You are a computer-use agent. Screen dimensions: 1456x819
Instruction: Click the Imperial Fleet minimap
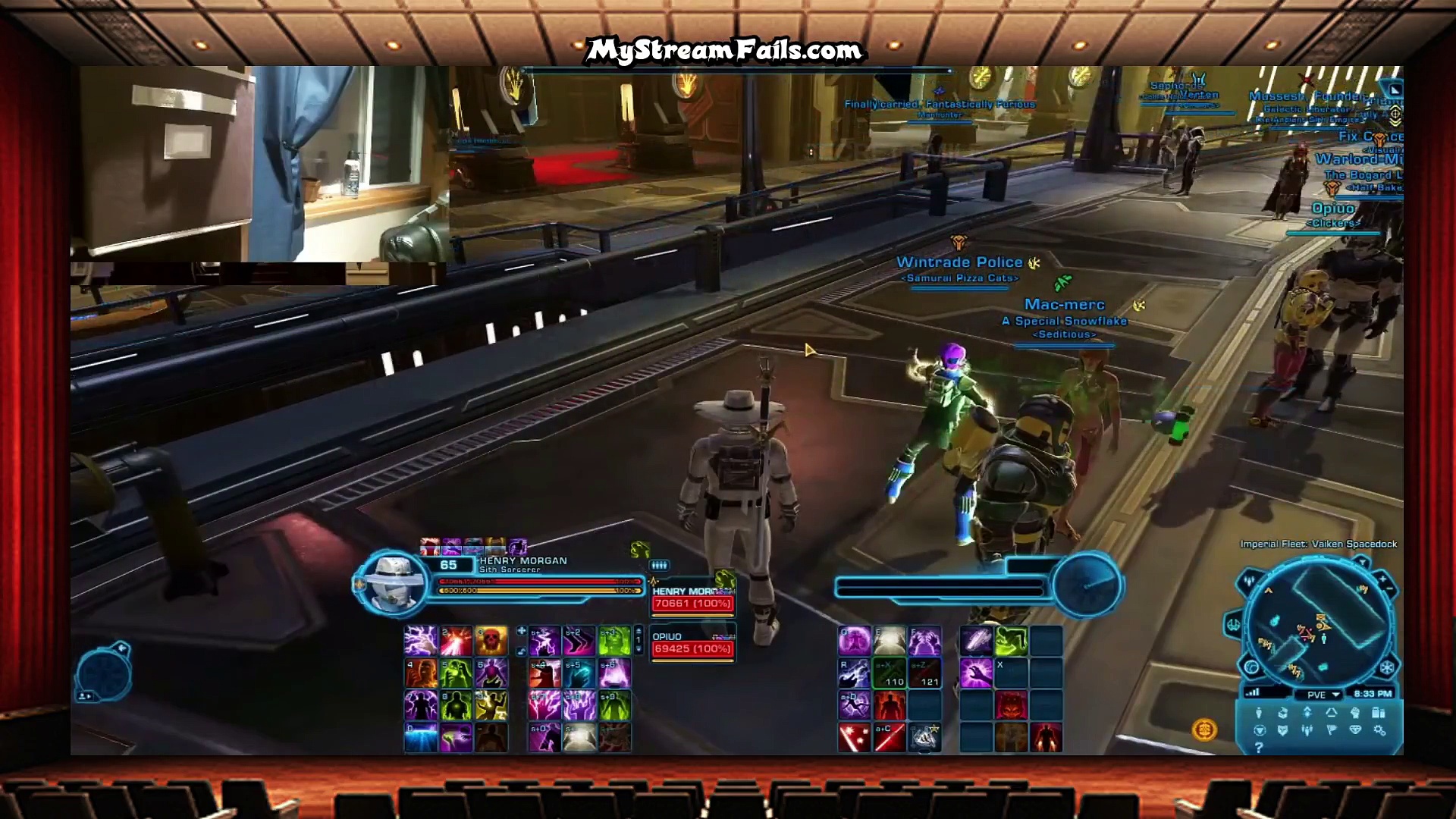click(x=1319, y=622)
